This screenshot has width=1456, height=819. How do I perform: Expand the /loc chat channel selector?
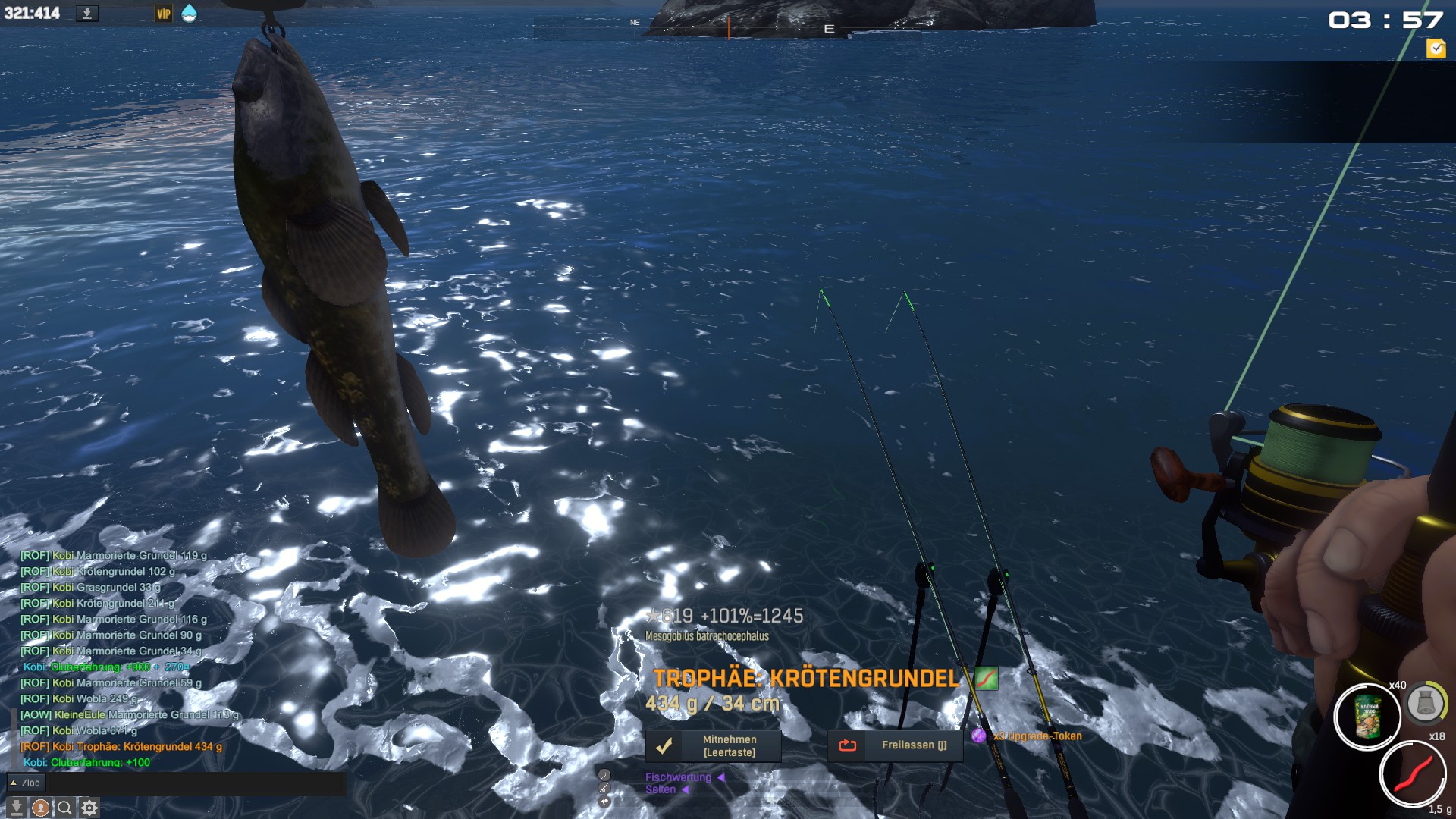pos(26,783)
